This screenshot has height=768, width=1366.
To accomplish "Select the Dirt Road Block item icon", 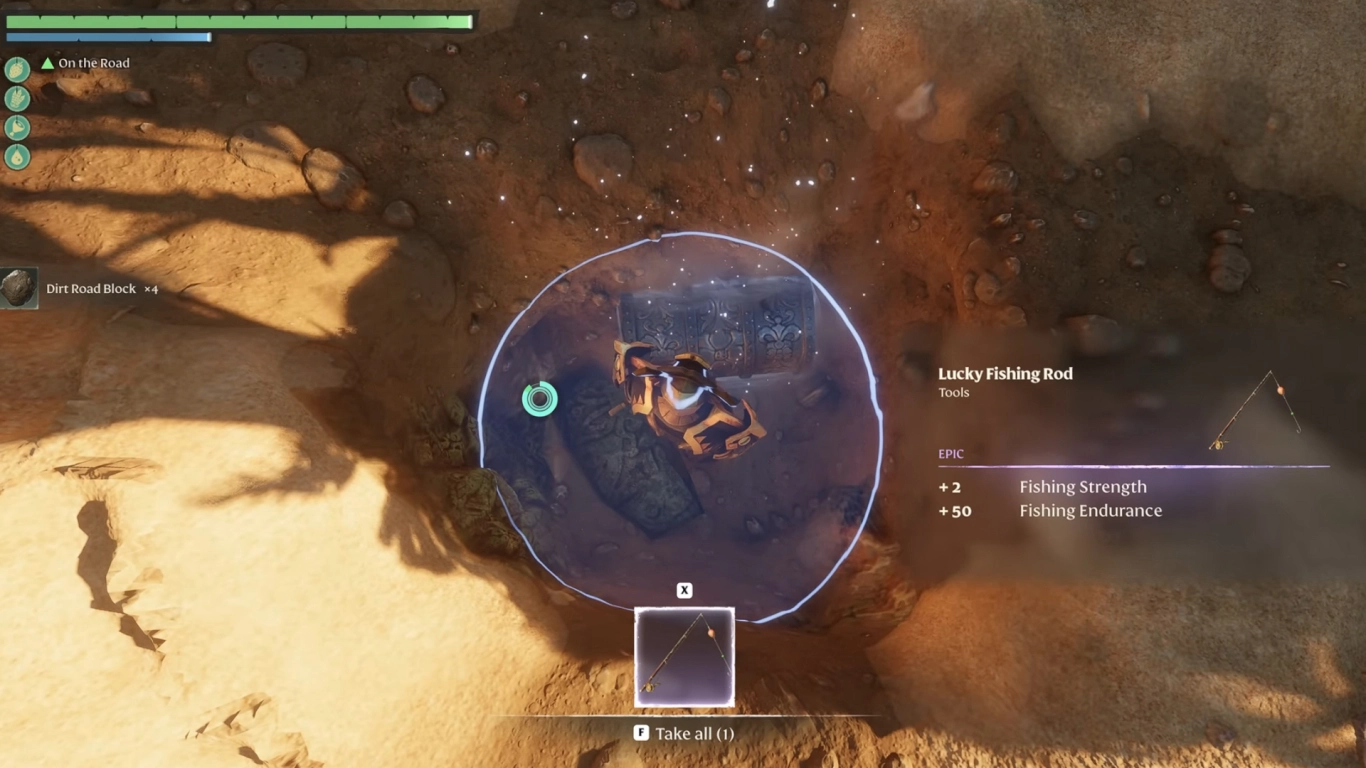I will point(17,288).
